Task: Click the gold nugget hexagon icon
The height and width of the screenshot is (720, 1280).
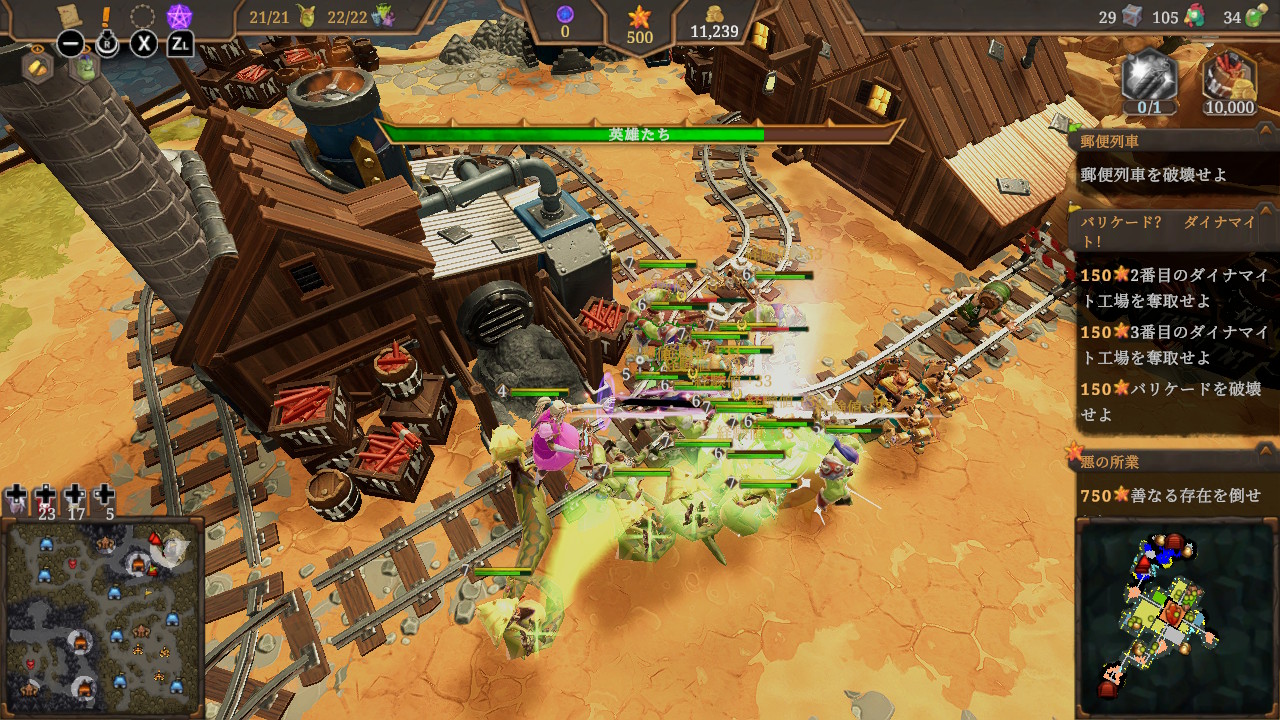Action: tap(37, 67)
